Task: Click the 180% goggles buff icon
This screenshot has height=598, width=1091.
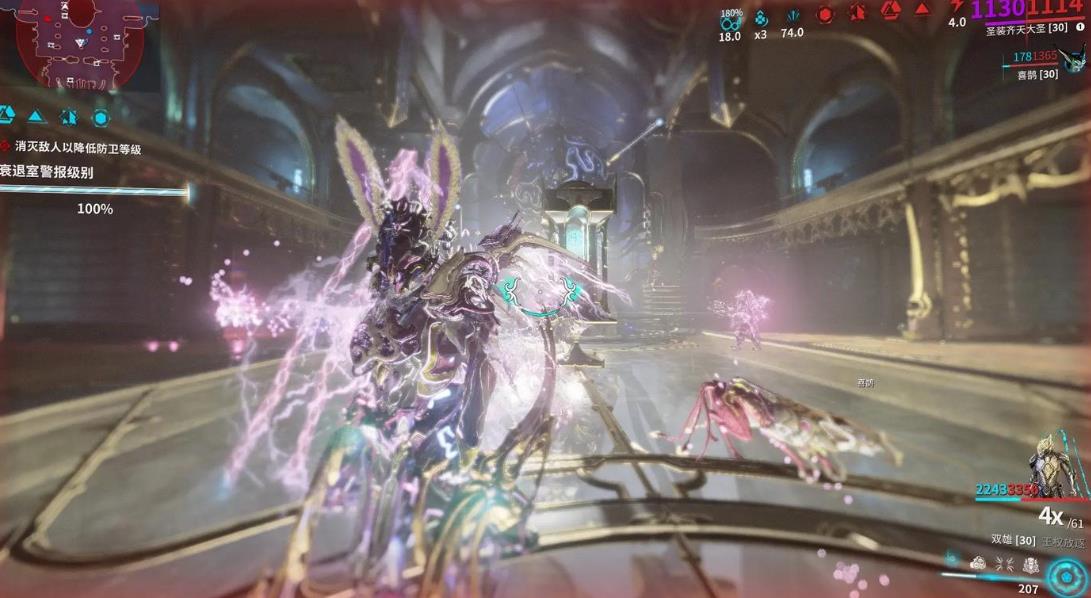Action: [x=731, y=20]
